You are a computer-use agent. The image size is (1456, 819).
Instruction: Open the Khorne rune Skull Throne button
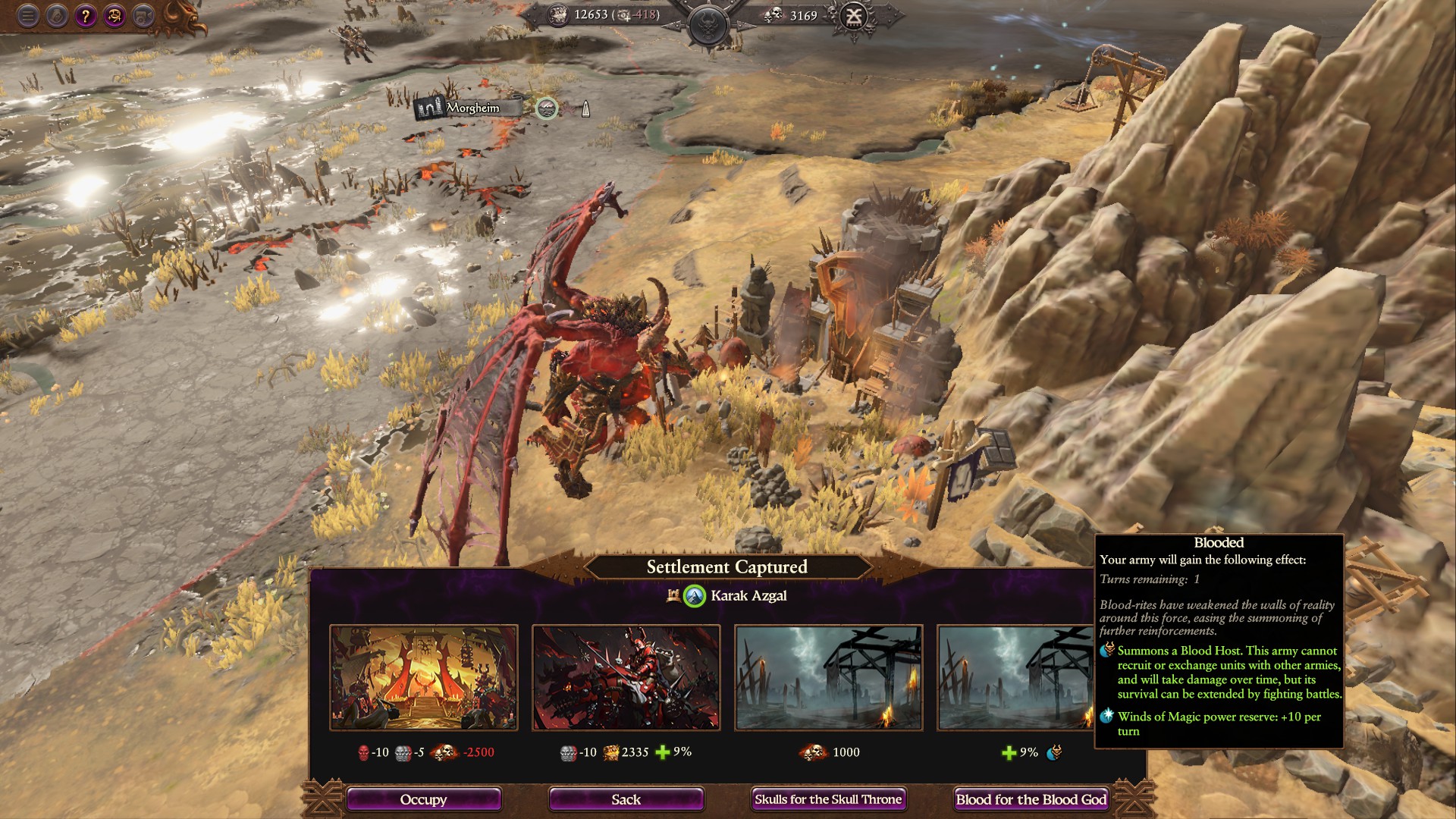[x=855, y=15]
